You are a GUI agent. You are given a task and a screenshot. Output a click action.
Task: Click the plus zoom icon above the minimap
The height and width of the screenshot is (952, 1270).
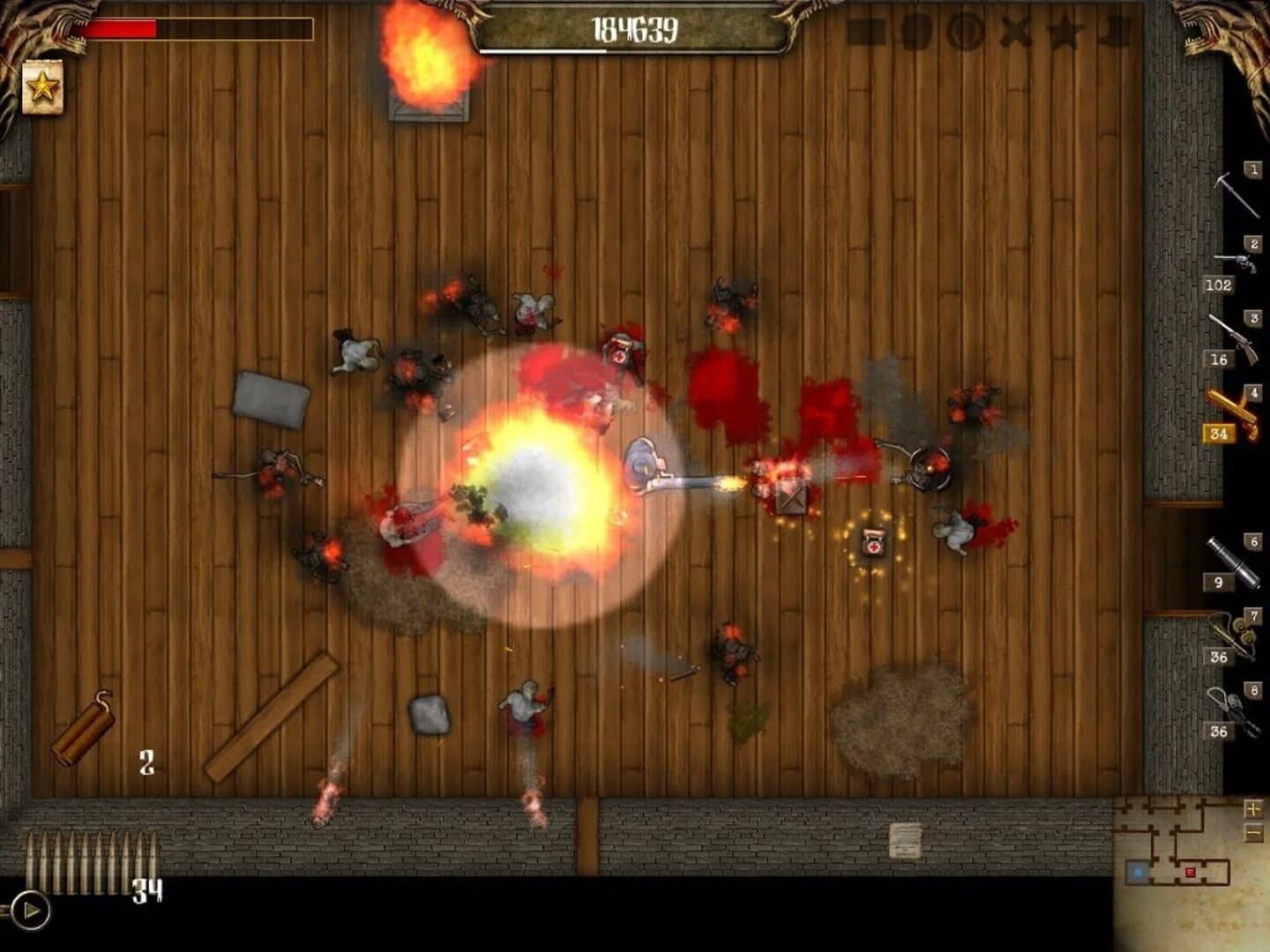click(x=1253, y=809)
